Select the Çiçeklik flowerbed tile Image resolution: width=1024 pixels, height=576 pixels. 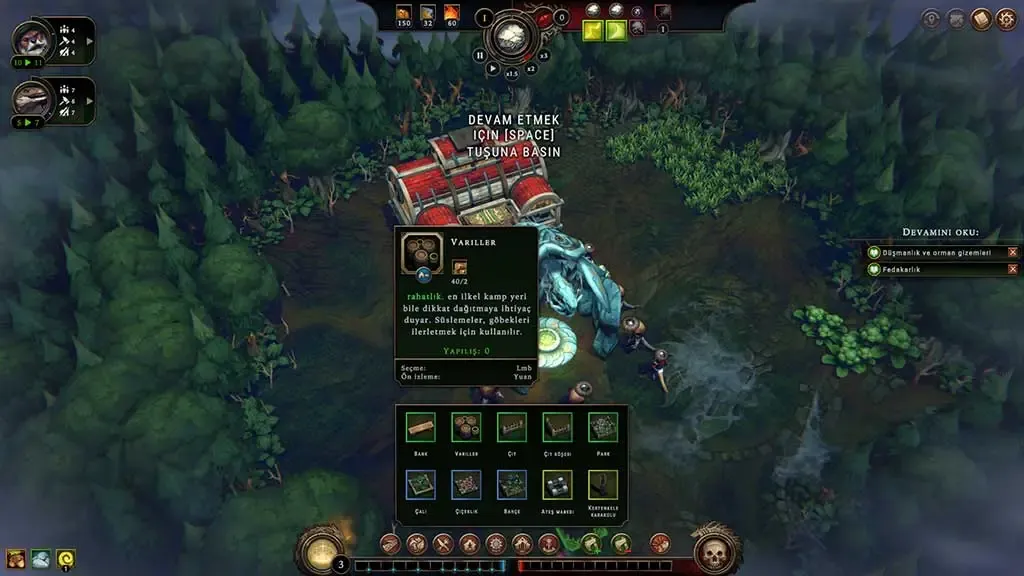[466, 485]
